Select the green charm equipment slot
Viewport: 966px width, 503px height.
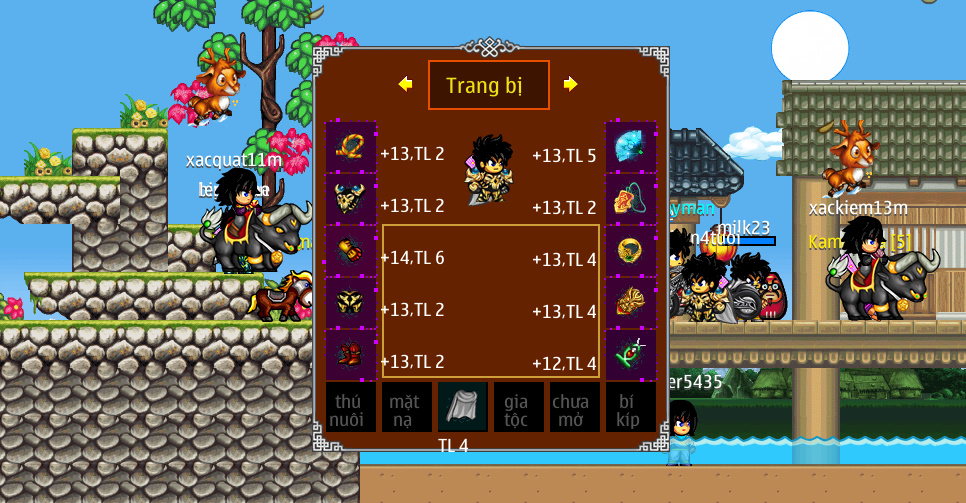631,355
